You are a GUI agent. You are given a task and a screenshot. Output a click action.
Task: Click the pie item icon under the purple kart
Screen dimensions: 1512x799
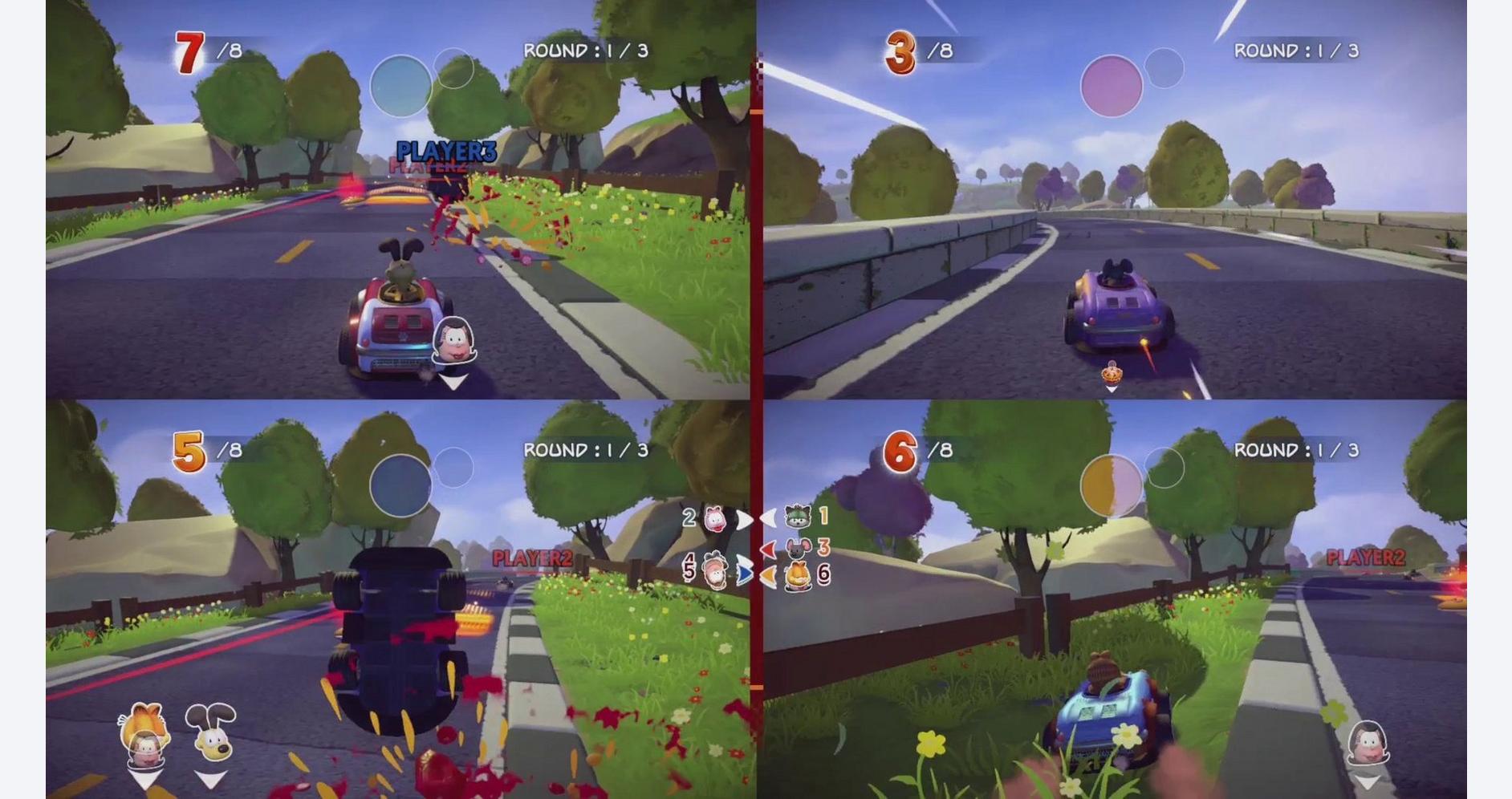pyautogui.click(x=1111, y=375)
